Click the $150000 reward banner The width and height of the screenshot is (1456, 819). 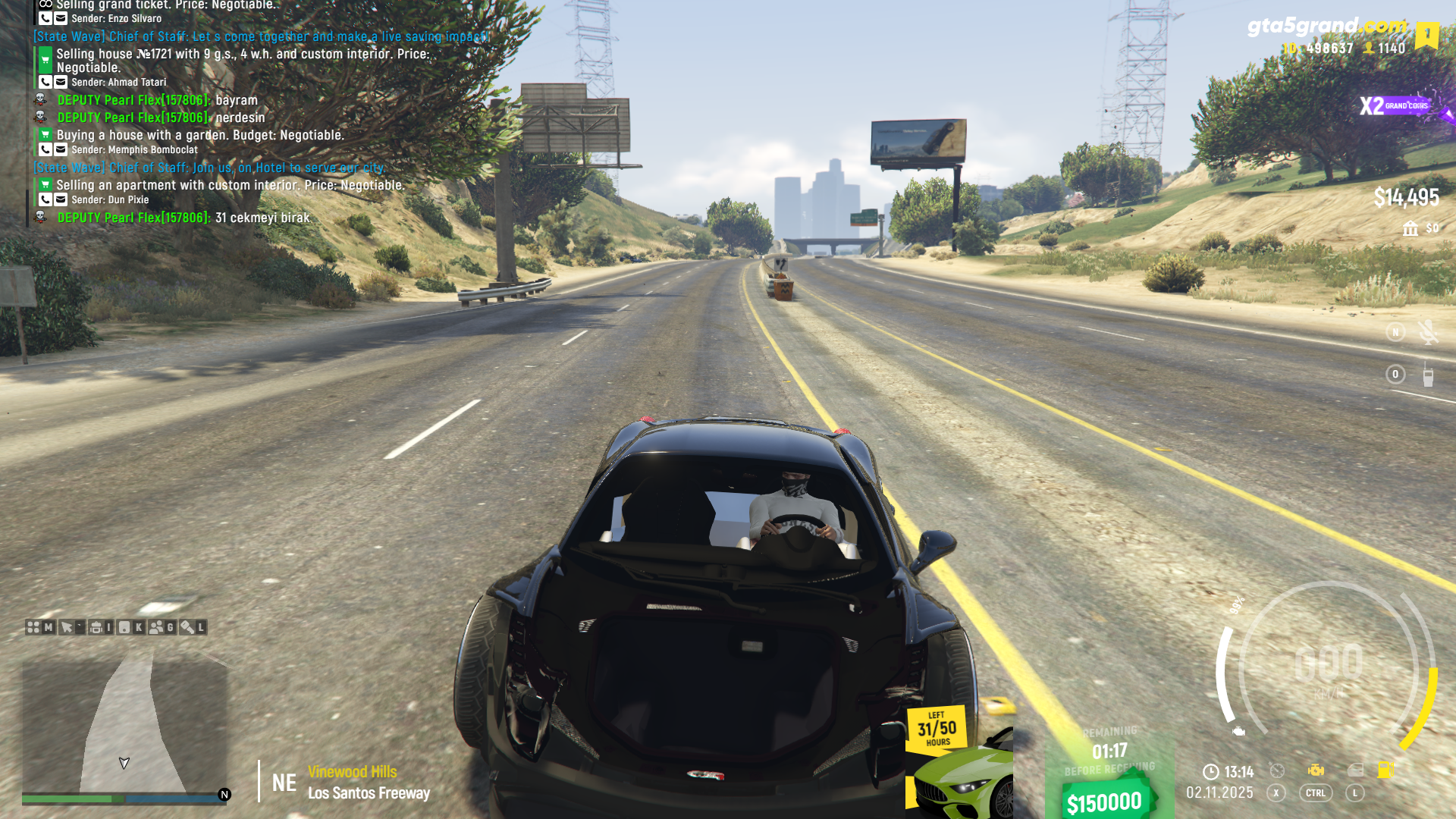point(1104,802)
